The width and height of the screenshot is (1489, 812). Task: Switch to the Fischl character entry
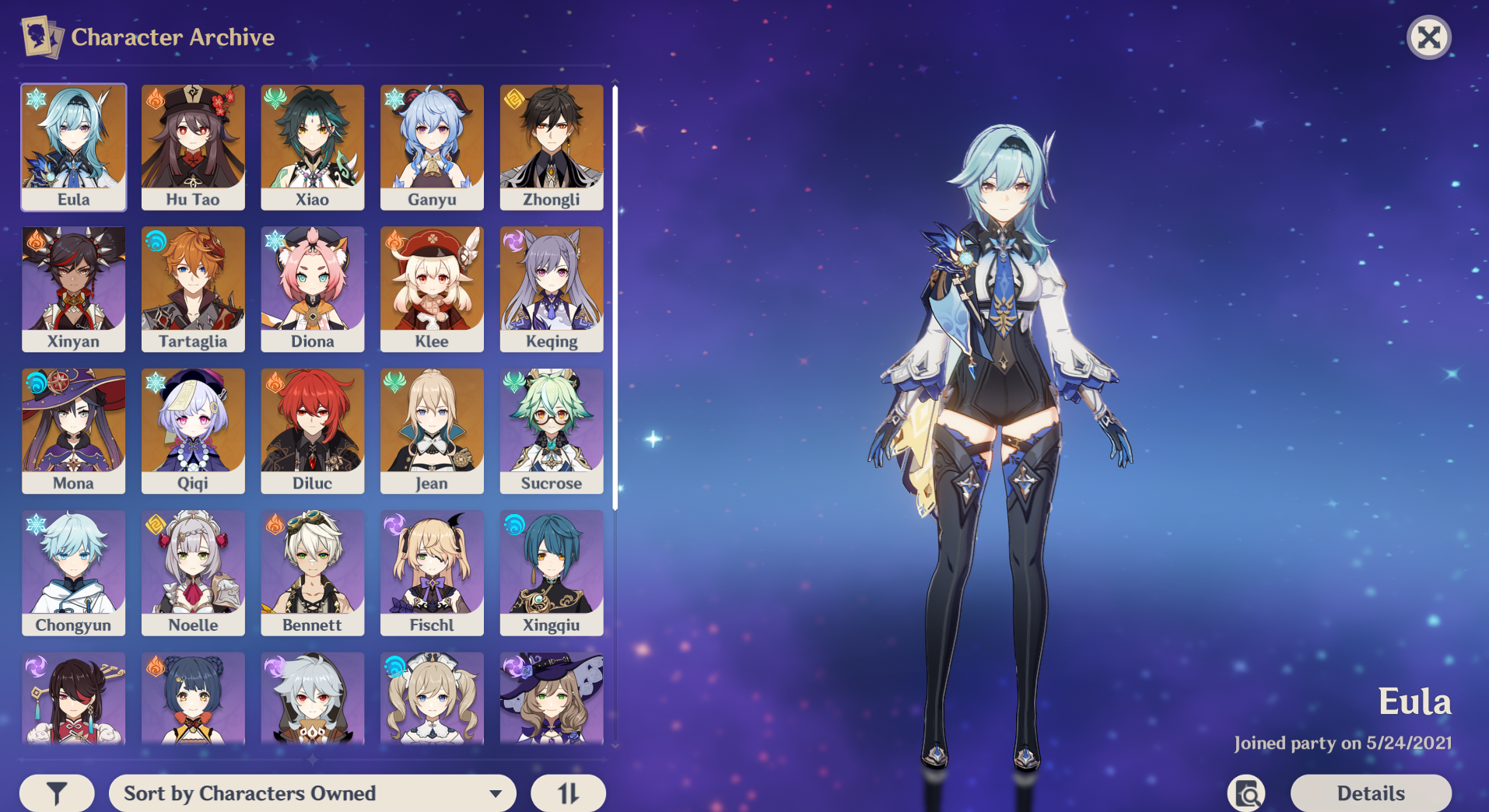coord(432,572)
